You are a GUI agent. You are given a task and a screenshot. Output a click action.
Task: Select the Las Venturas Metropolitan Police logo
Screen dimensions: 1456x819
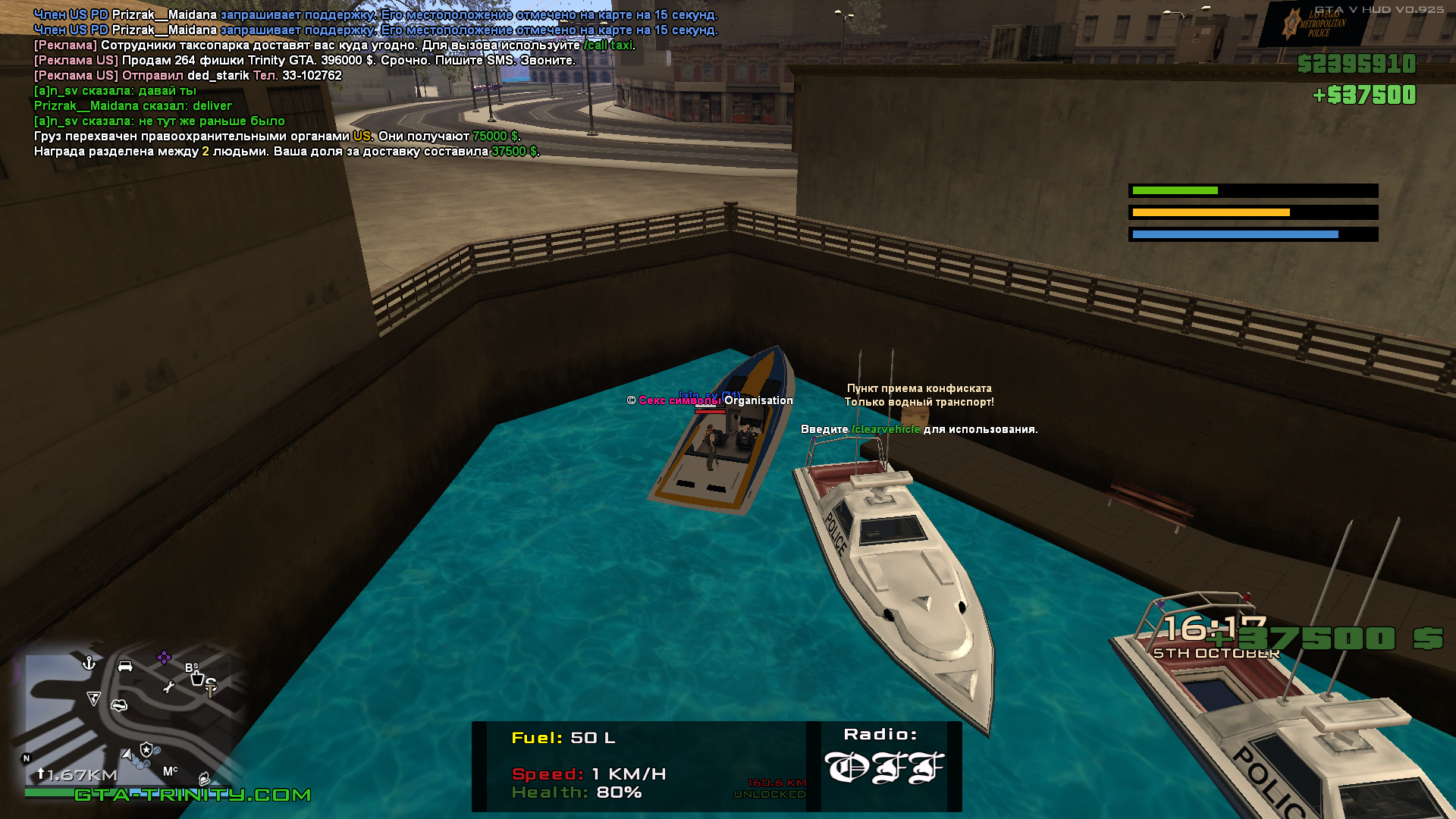coord(1313,25)
